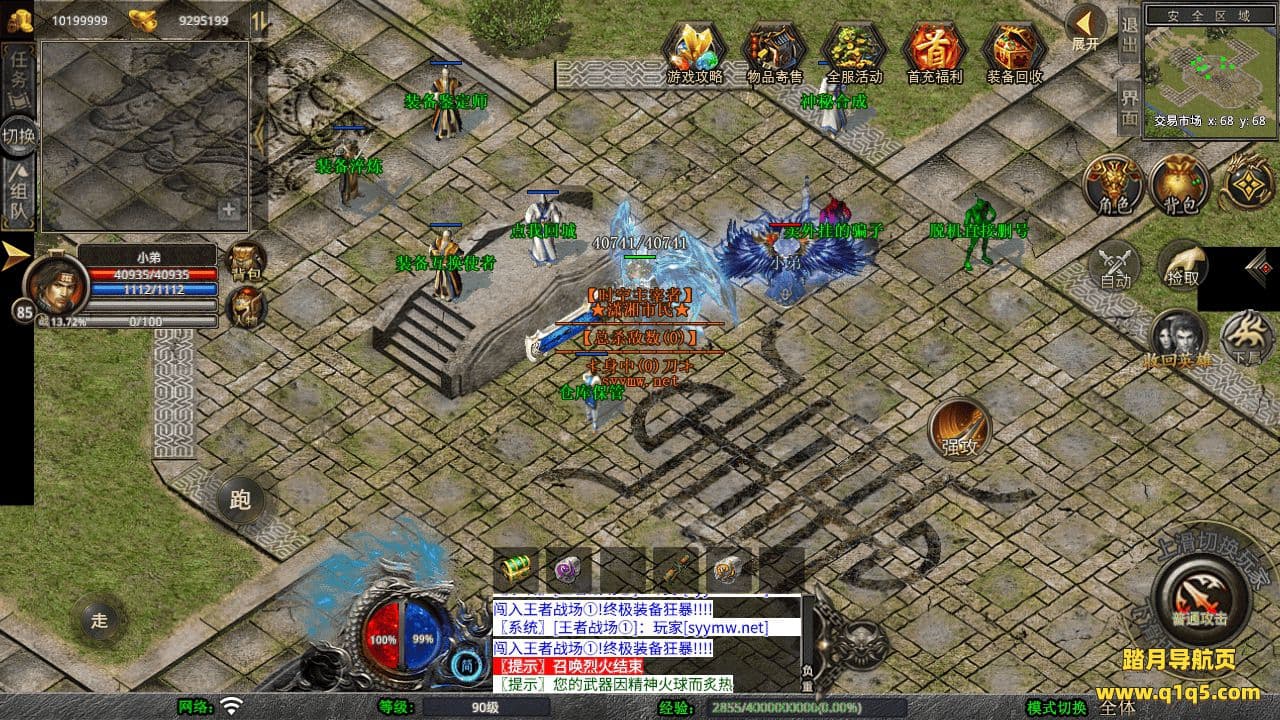Select the 任务 quest tab
Viewport: 1280px width, 720px height.
click(x=18, y=76)
